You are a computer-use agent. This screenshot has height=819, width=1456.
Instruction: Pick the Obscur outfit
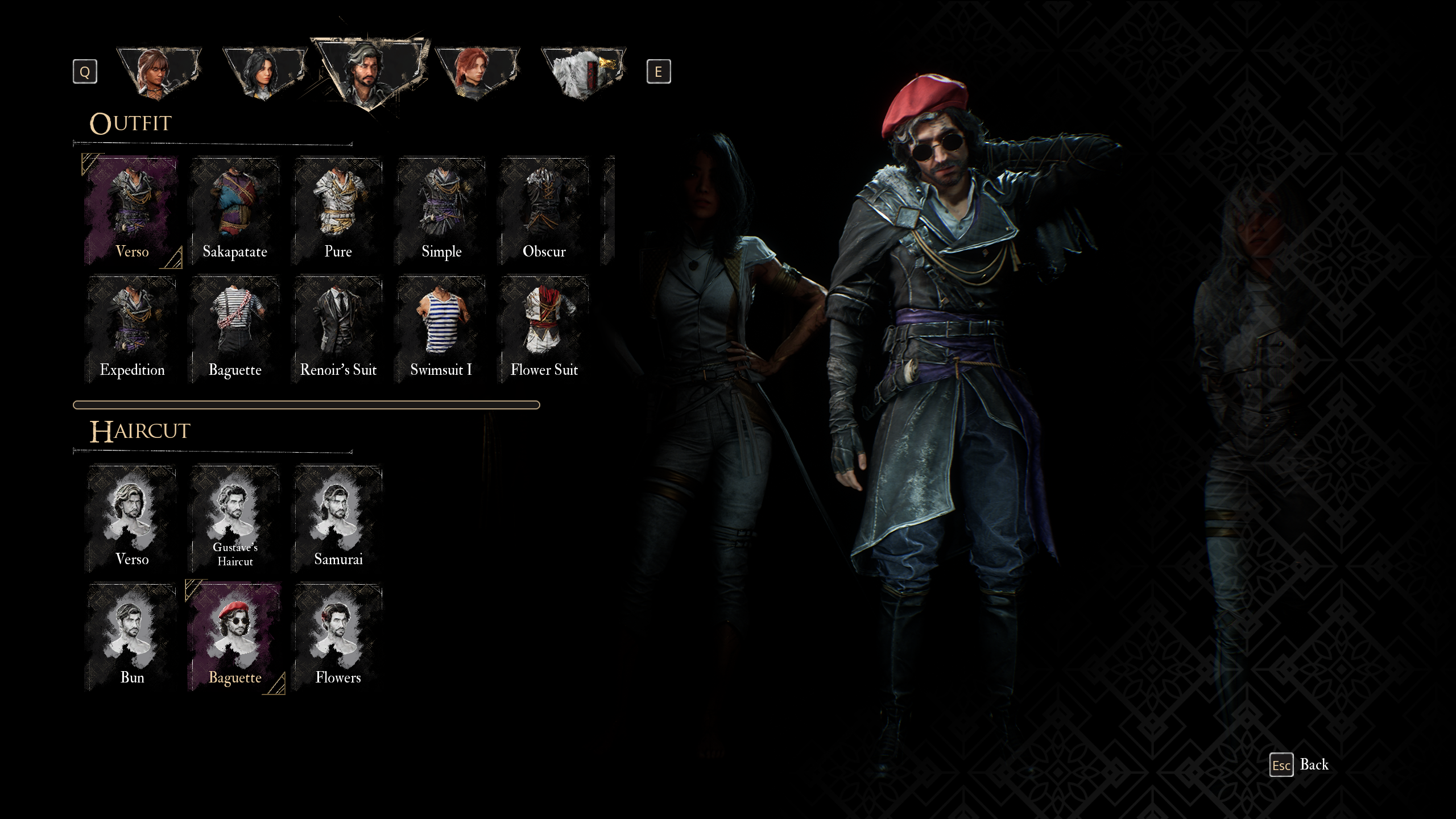coord(544,211)
